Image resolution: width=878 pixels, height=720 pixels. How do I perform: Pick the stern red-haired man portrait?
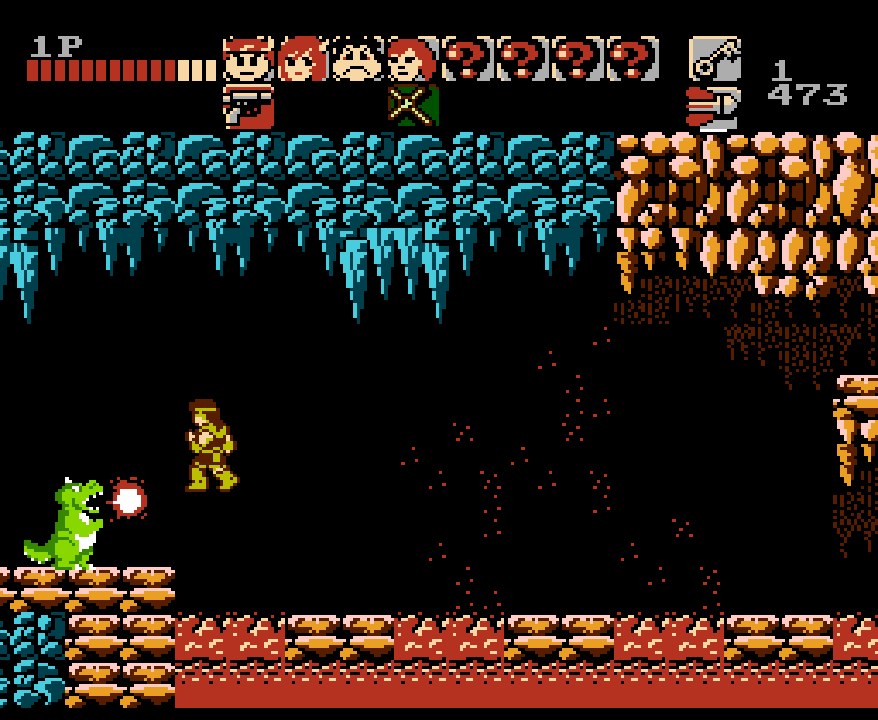tap(412, 59)
